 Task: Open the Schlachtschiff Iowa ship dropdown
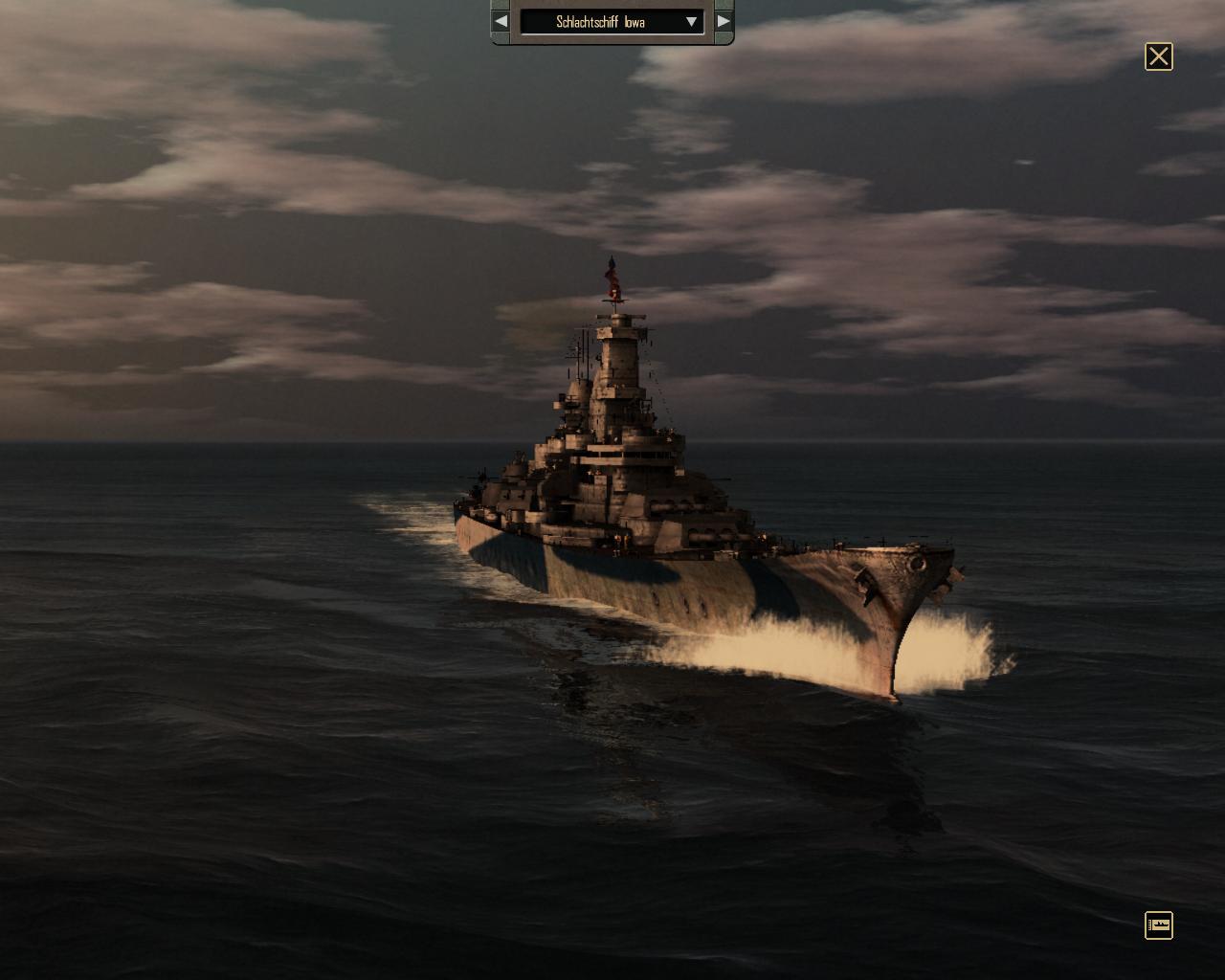[x=691, y=21]
